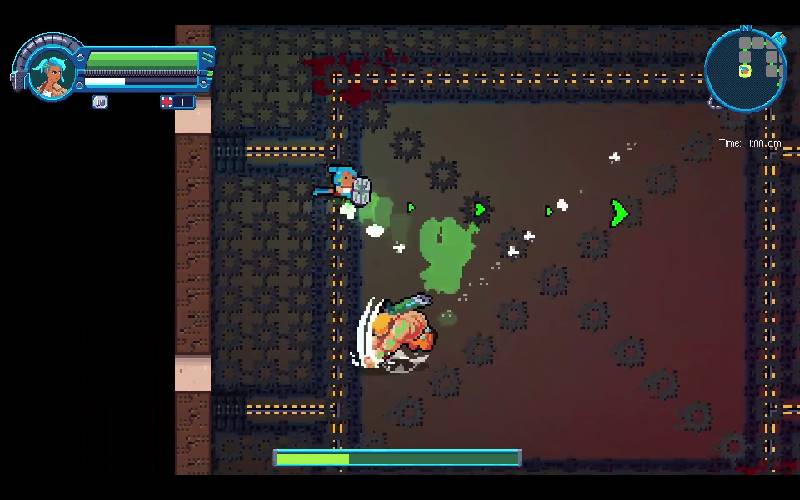Image resolution: width=800 pixels, height=500 pixels.
Task: Click the circular minimap
Action: click(x=745, y=68)
